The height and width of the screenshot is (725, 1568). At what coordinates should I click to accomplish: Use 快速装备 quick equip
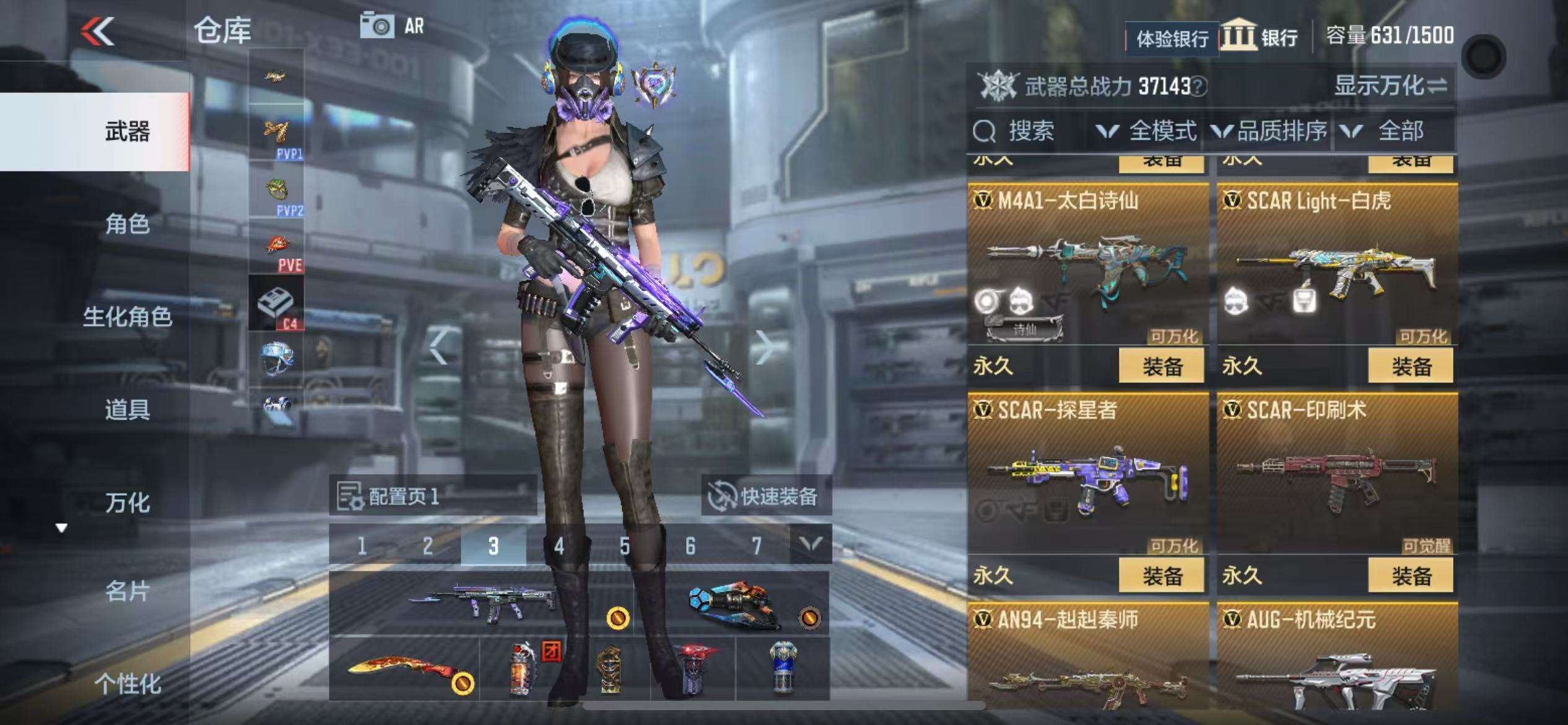pos(765,496)
